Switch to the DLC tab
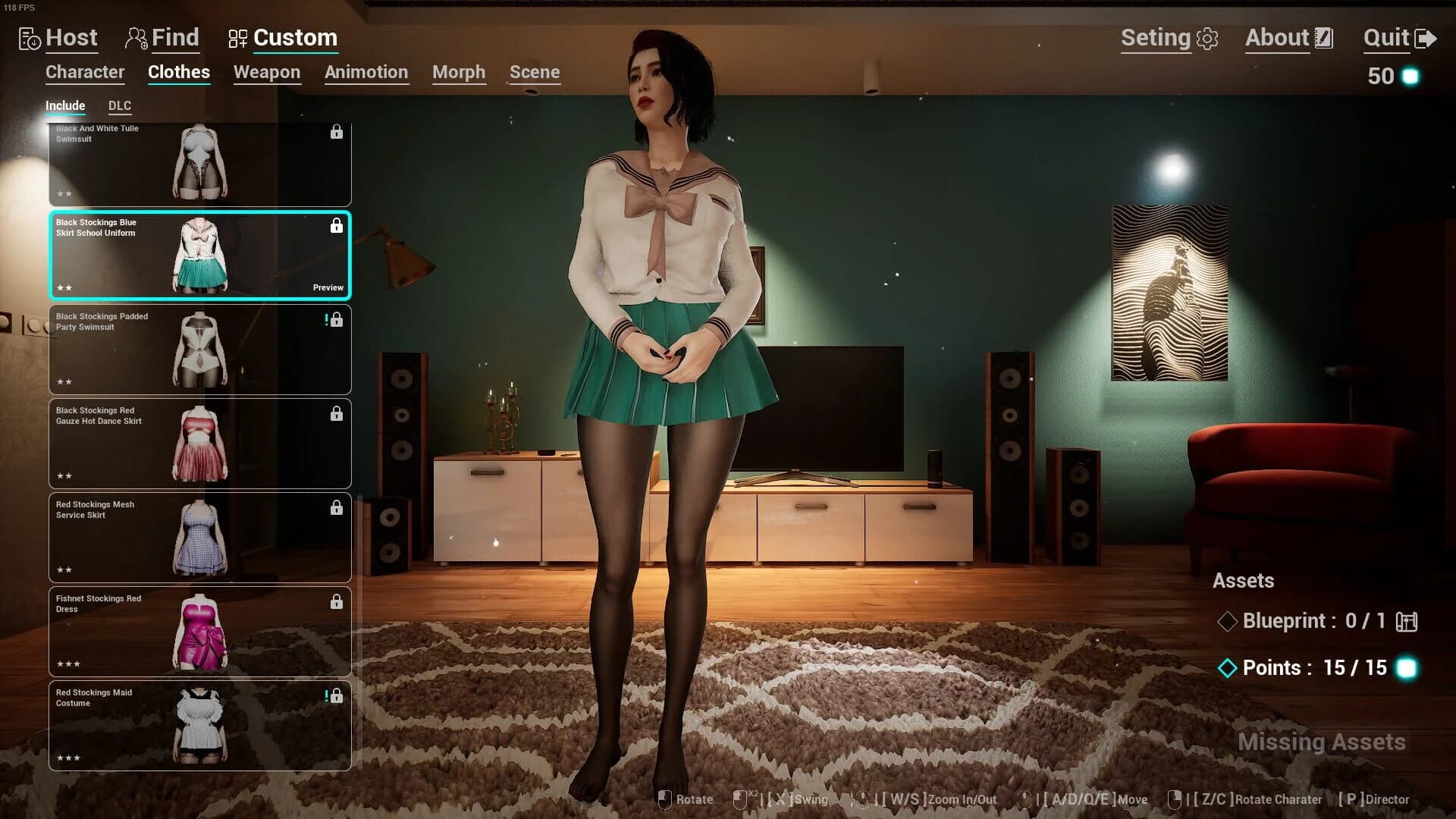 pos(119,105)
